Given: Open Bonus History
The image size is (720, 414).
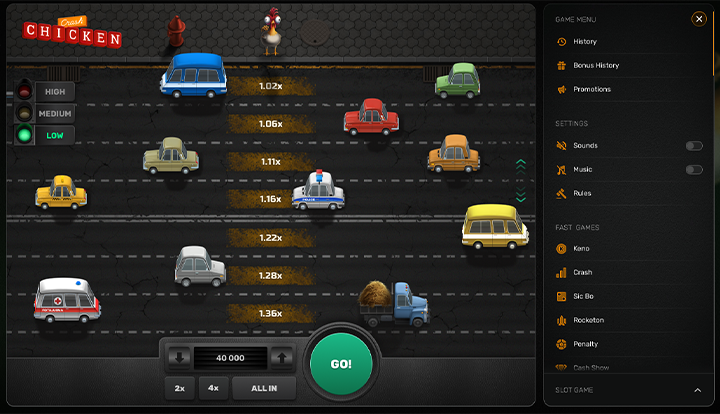Looking at the screenshot, I should pyautogui.click(x=595, y=66).
